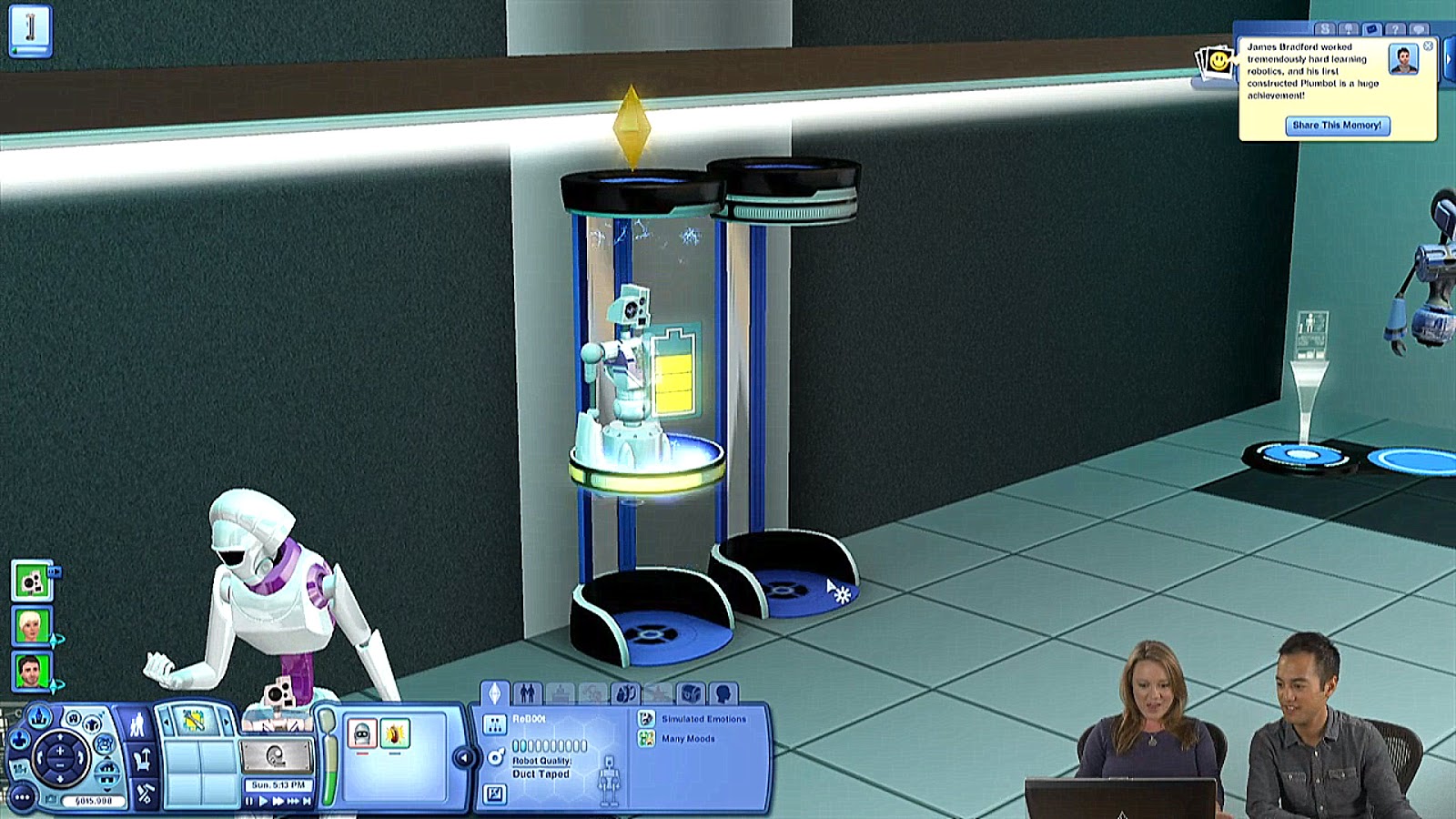Expand the notification panel chevron arrow
The image size is (1456, 819).
point(1449,59)
